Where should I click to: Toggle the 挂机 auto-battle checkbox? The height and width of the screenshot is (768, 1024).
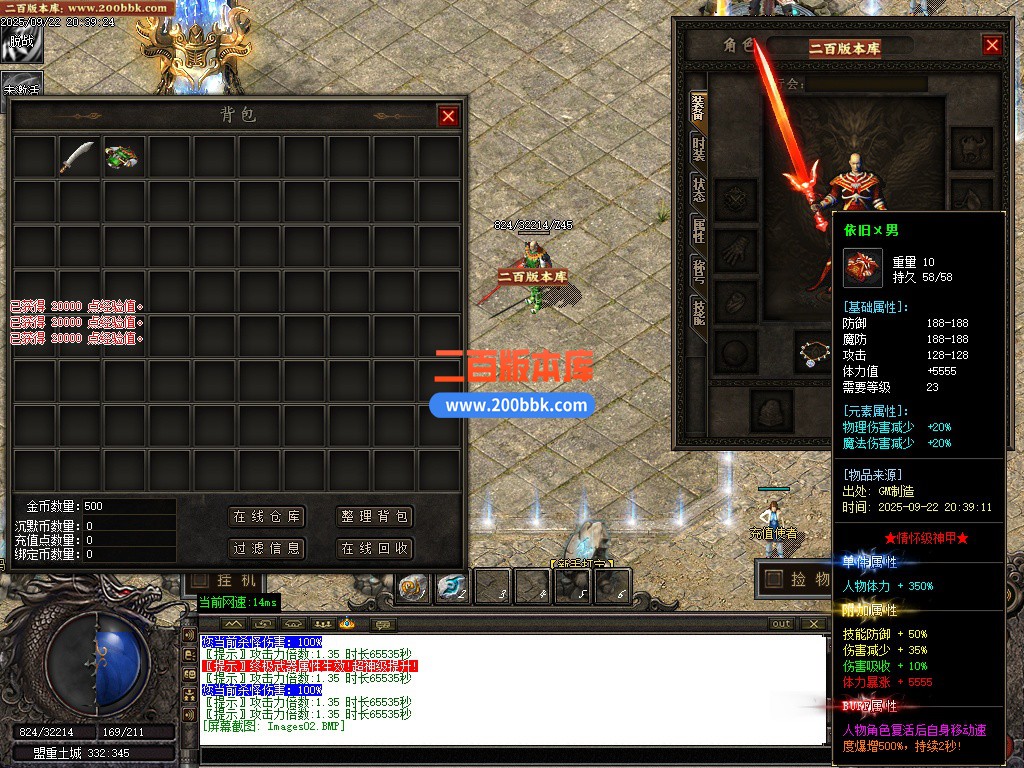pyautogui.click(x=200, y=580)
